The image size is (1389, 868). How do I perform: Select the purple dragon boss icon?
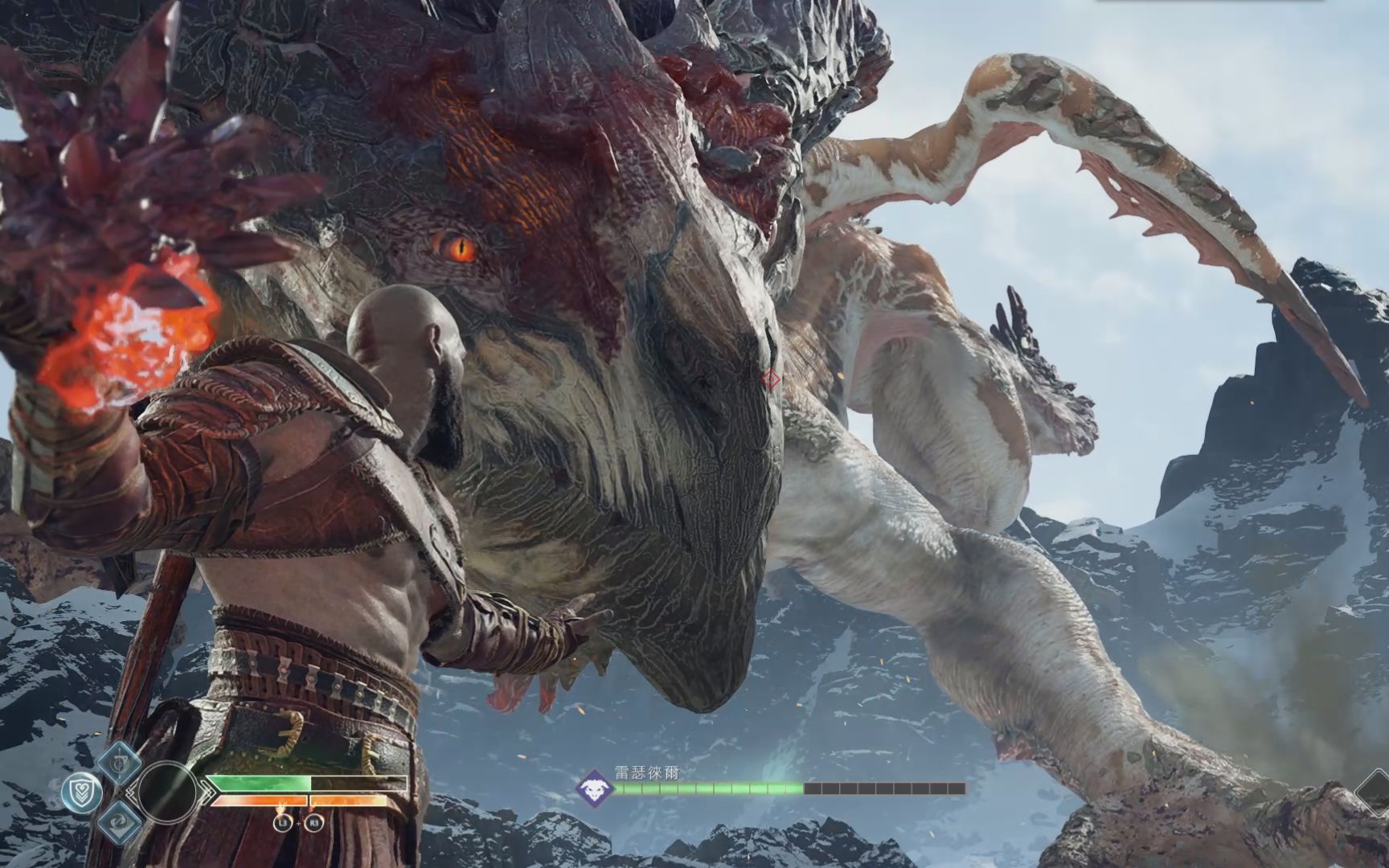click(x=594, y=788)
